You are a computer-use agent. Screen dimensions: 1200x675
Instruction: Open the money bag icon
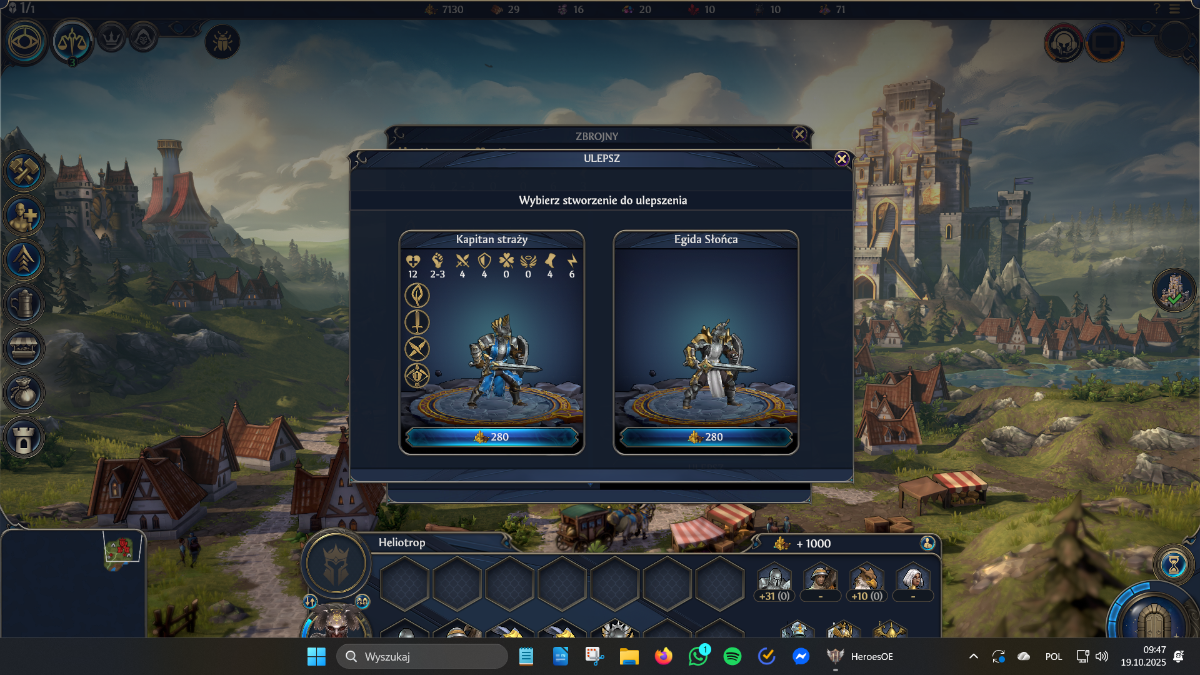click(23, 391)
